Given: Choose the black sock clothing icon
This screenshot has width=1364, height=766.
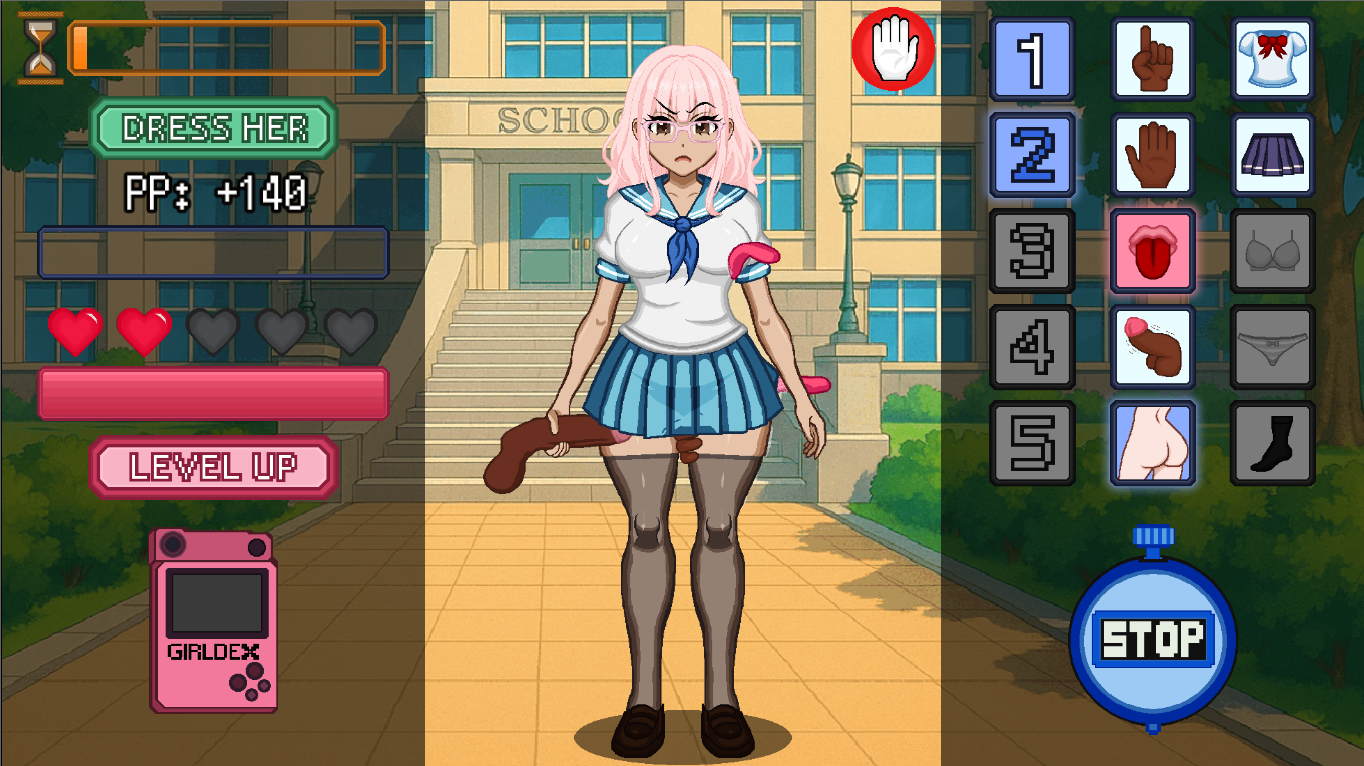Looking at the screenshot, I should [x=1272, y=443].
